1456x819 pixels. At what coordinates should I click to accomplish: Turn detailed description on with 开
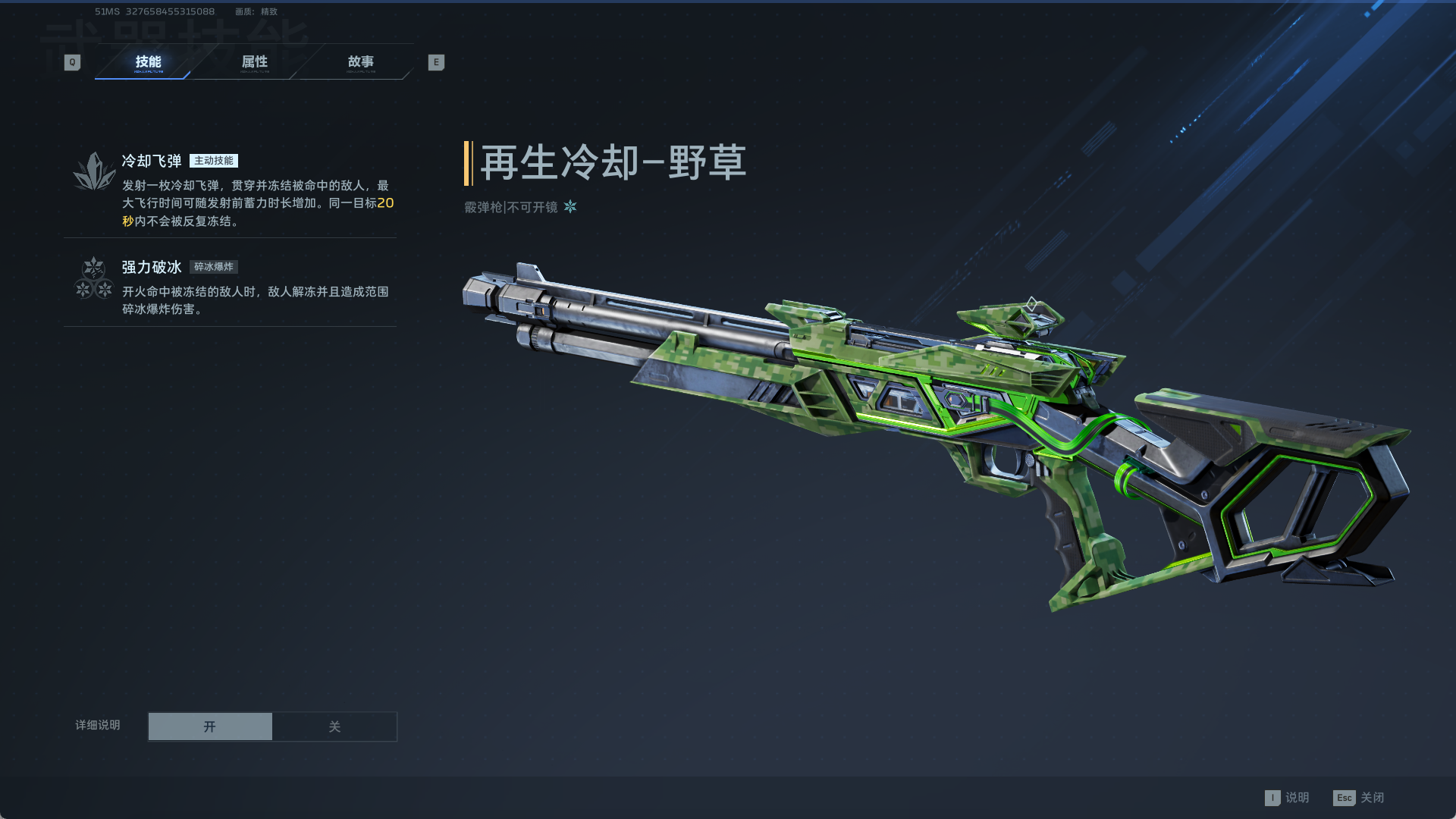tap(210, 726)
